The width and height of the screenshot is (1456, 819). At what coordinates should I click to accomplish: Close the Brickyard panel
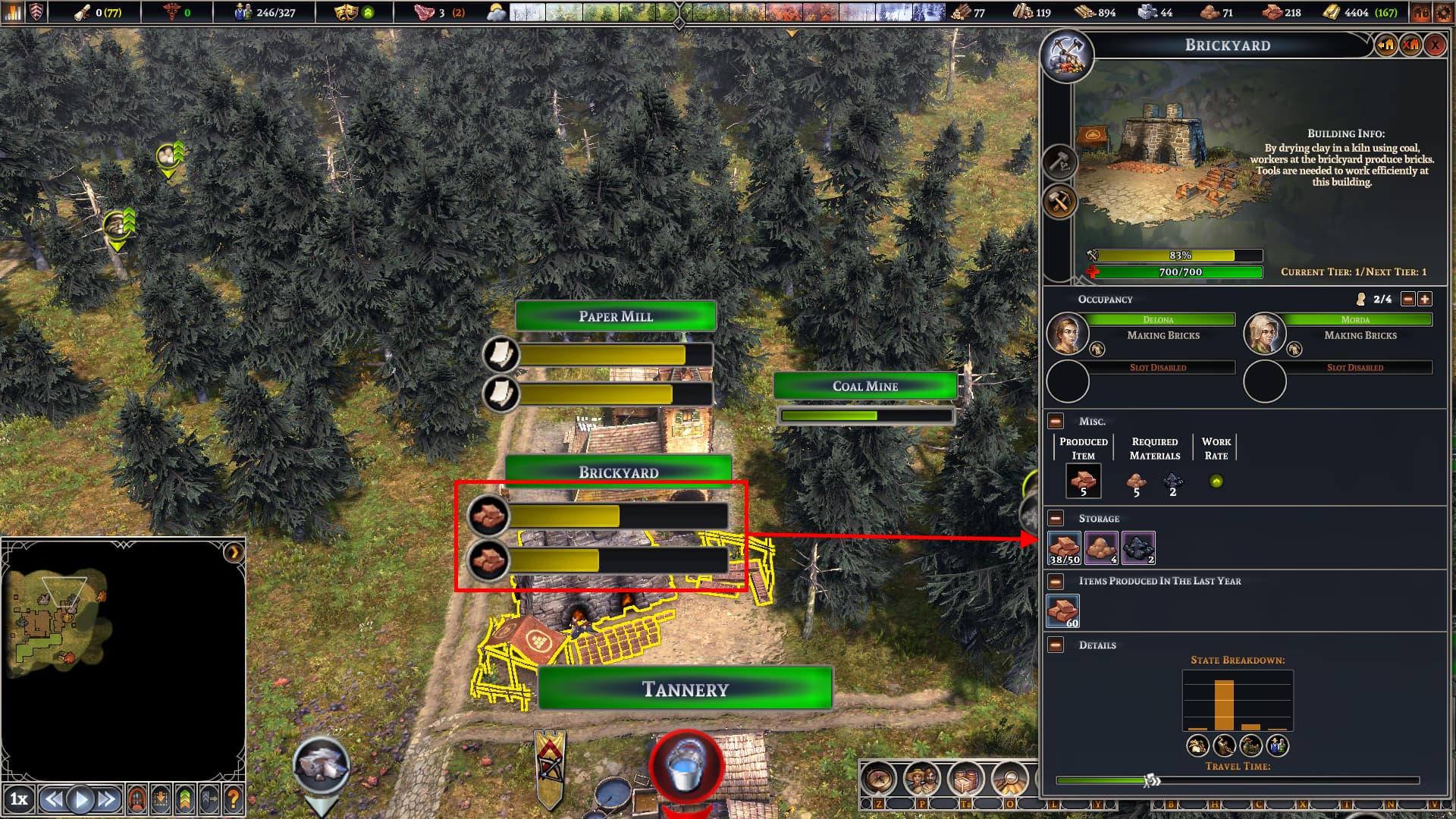(x=1435, y=45)
